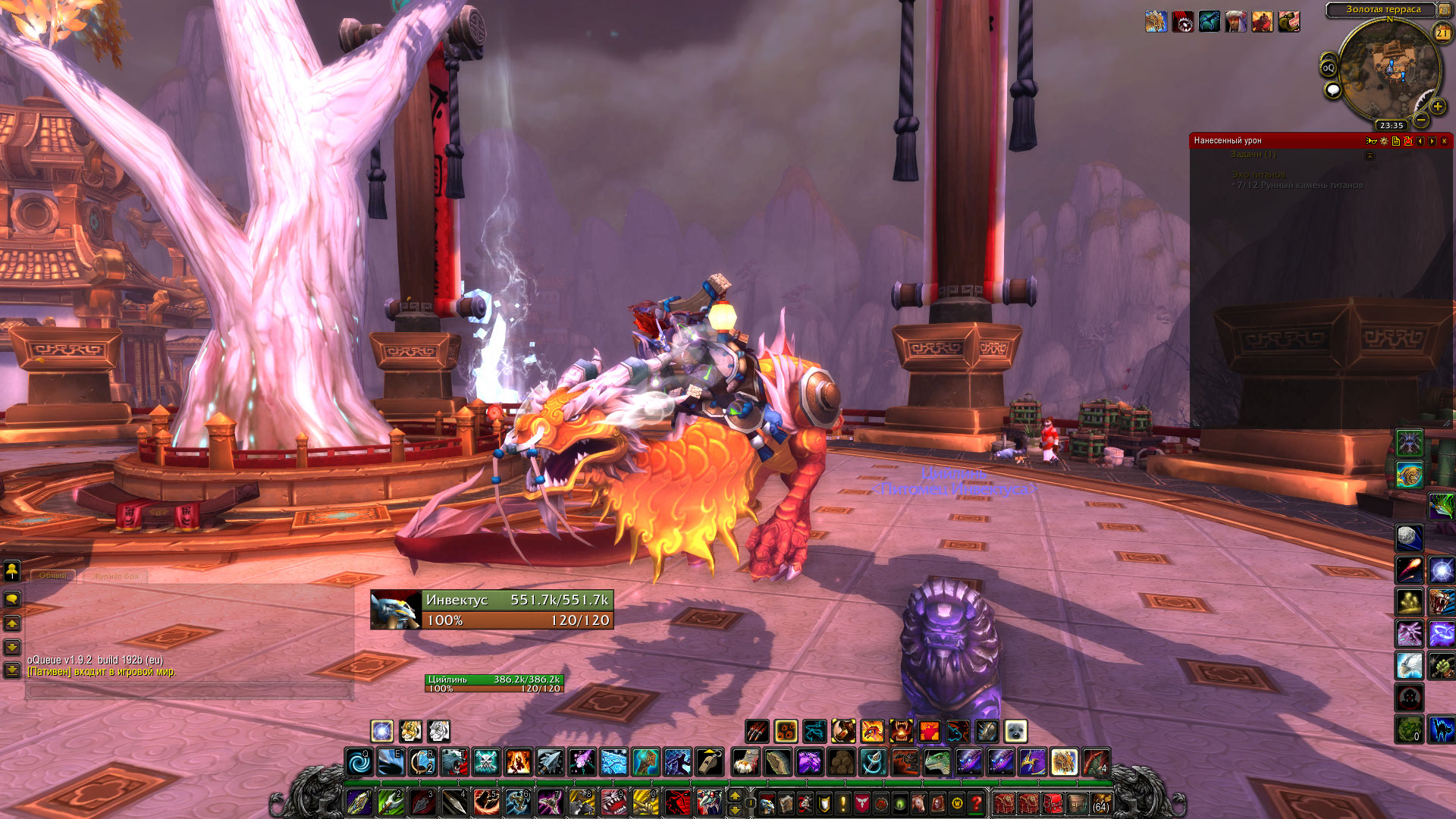This screenshot has height=819, width=1456.
Task: Use the skull and crossbones ability
Action: (x=486, y=761)
